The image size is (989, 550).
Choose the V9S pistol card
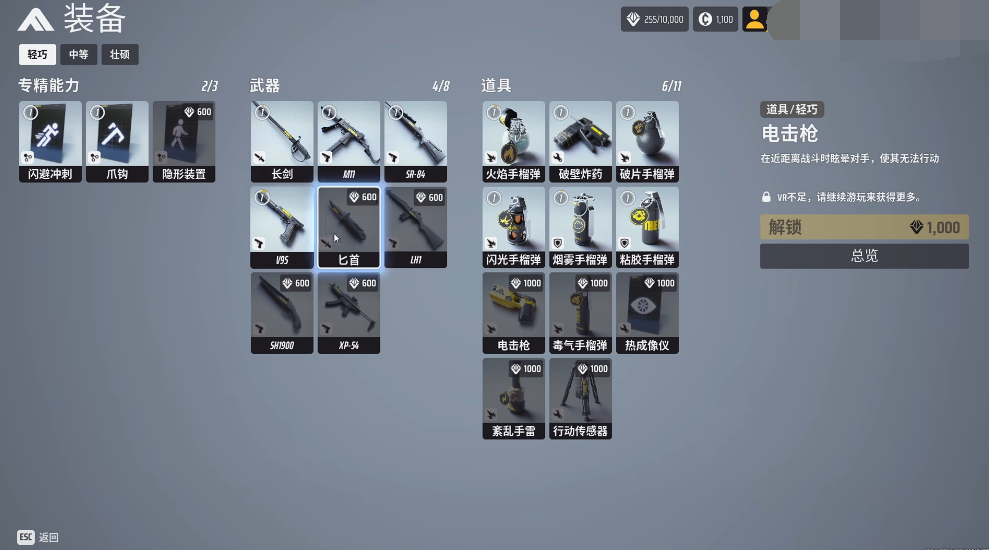282,227
